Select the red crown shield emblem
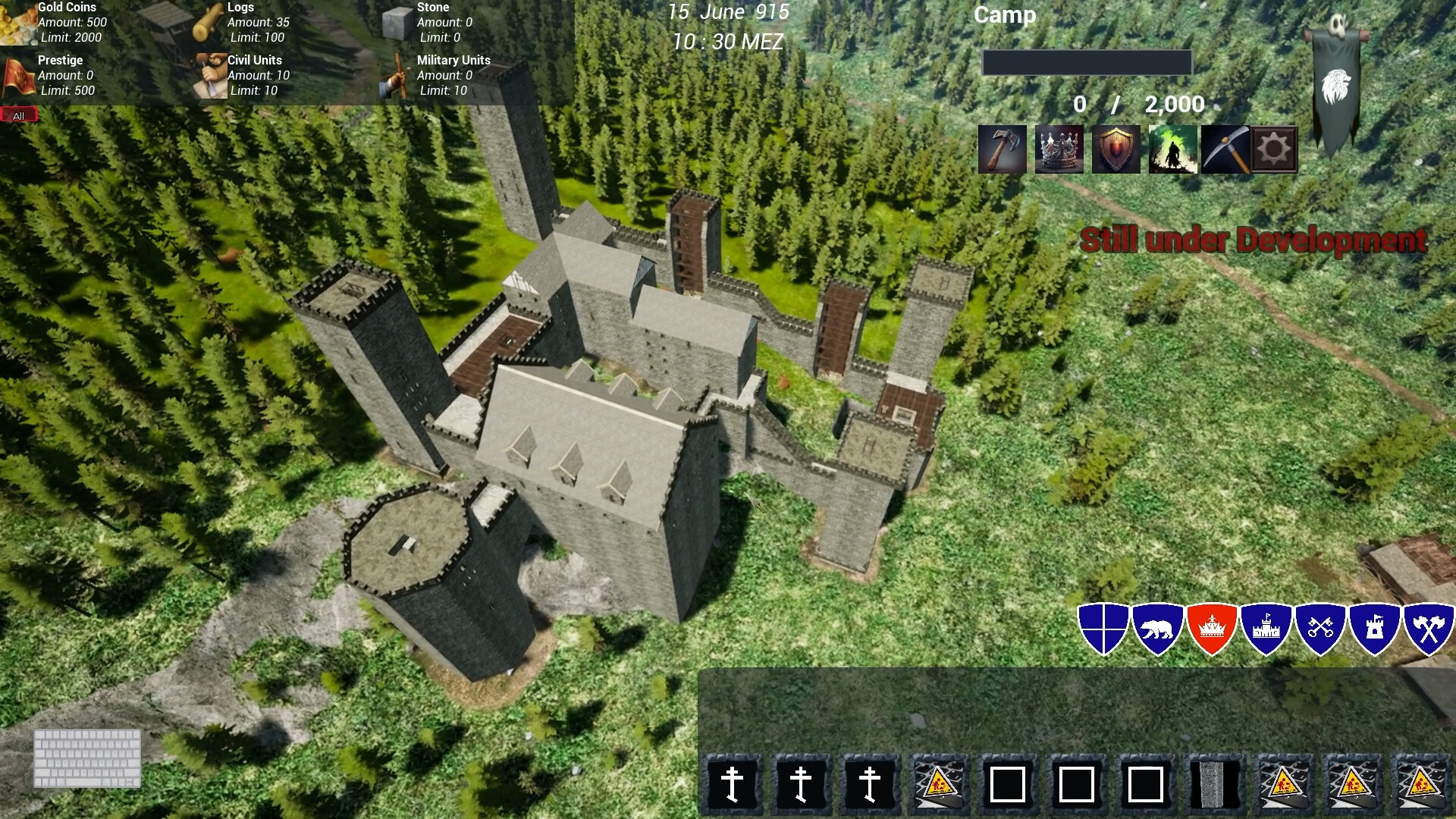The width and height of the screenshot is (1456, 819). [x=1211, y=628]
